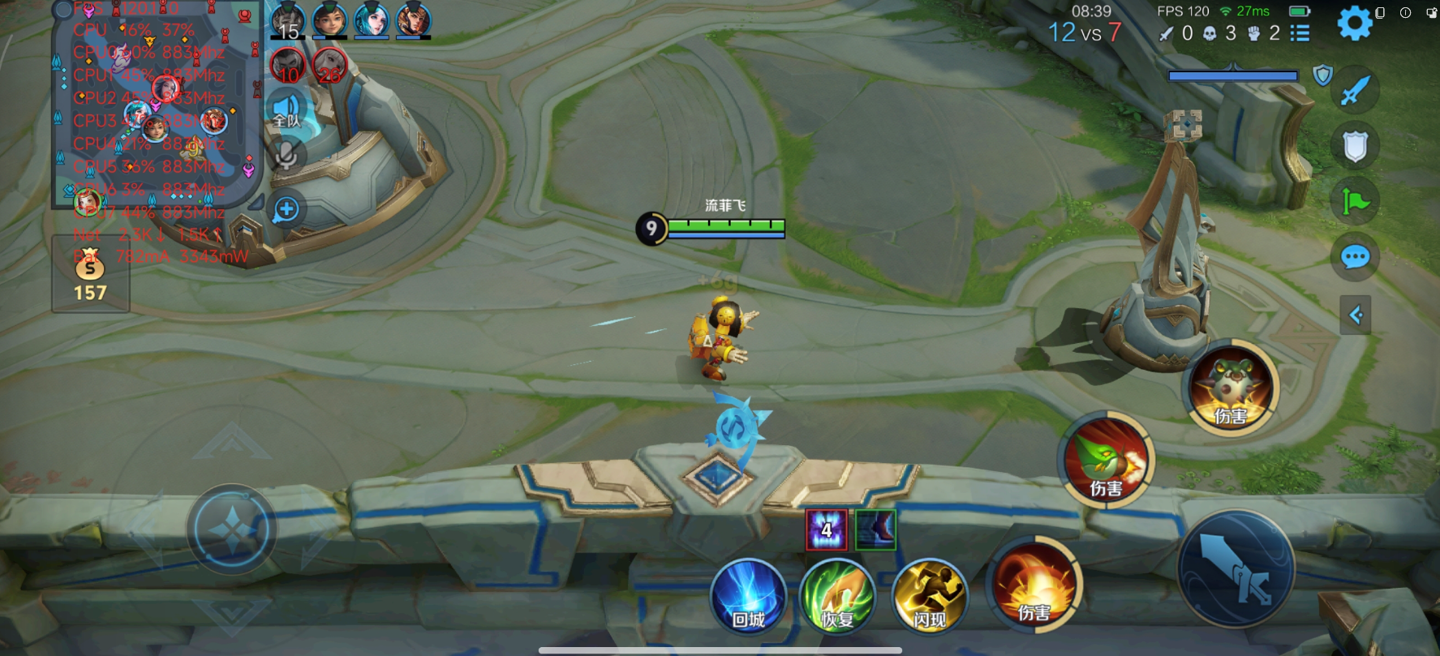Send the green flag gather signal
1440x656 pixels.
pos(1355,202)
